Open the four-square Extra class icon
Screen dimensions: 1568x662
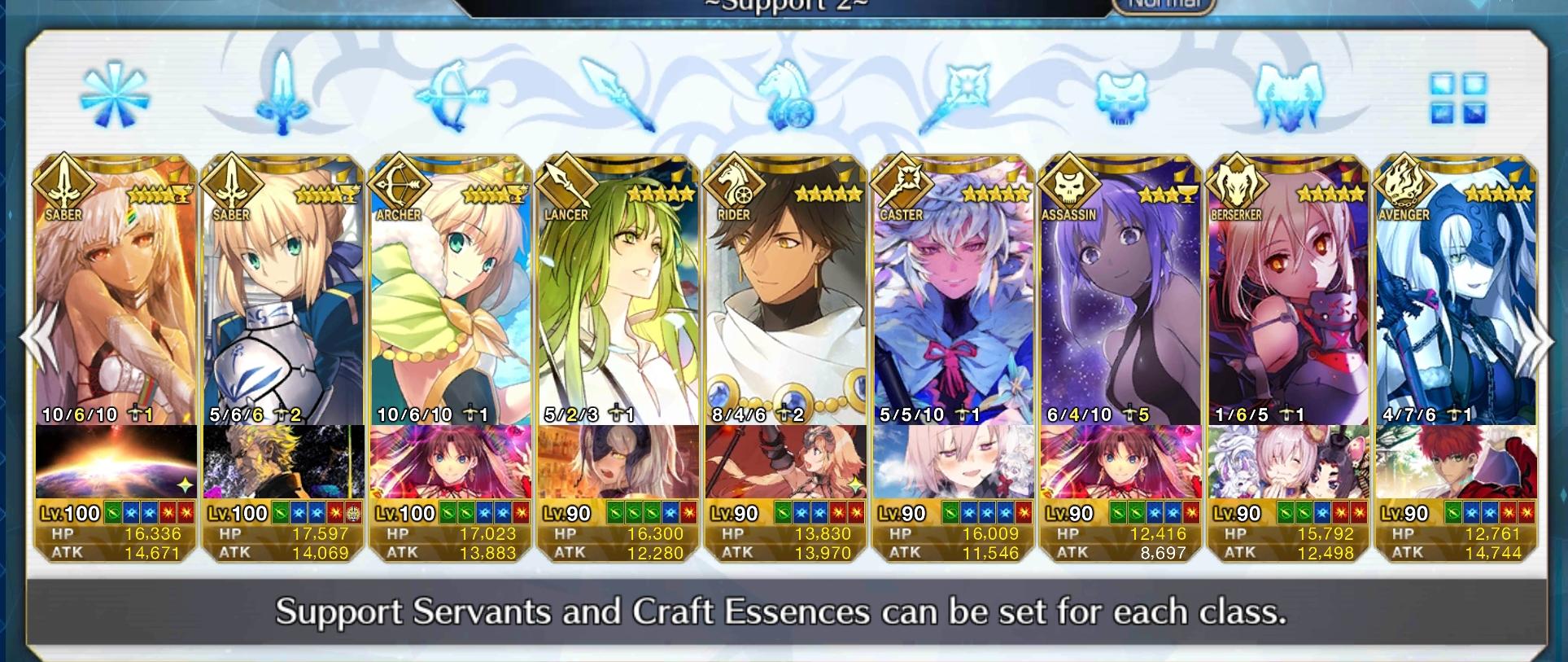[x=1458, y=99]
